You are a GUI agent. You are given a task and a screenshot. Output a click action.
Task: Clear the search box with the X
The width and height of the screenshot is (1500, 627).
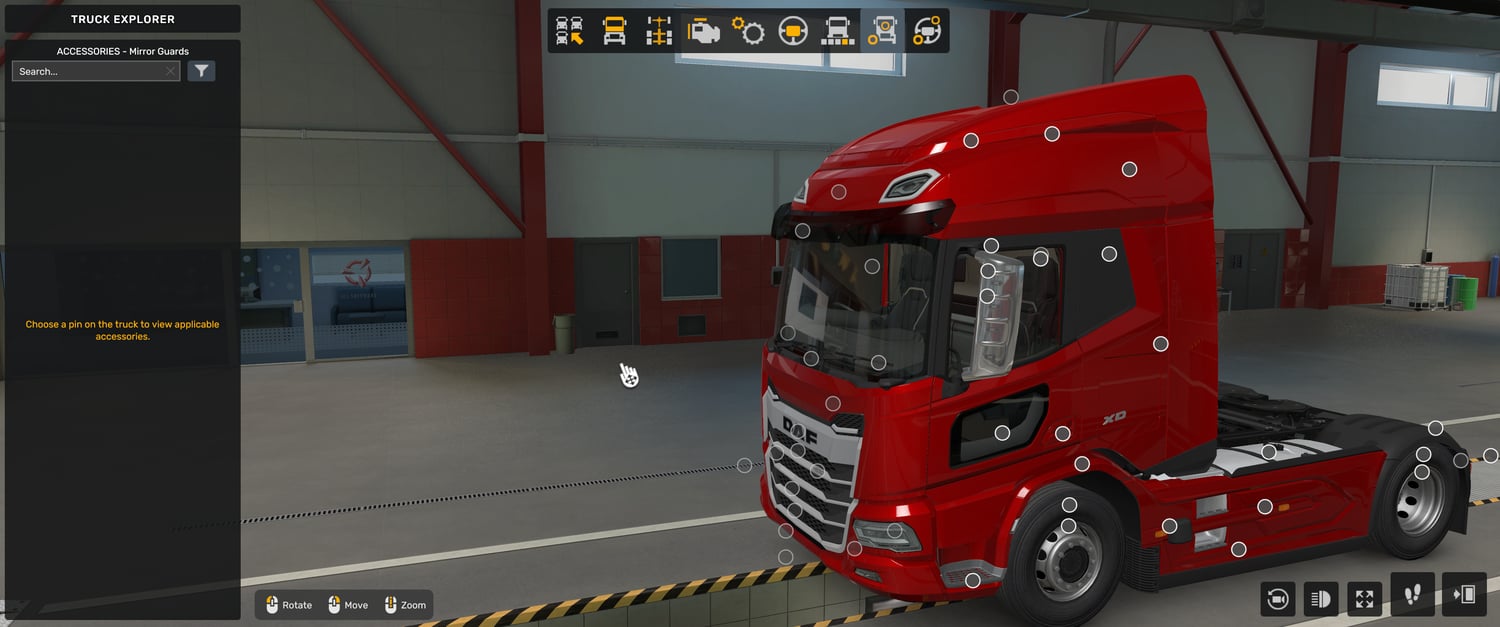tap(171, 72)
